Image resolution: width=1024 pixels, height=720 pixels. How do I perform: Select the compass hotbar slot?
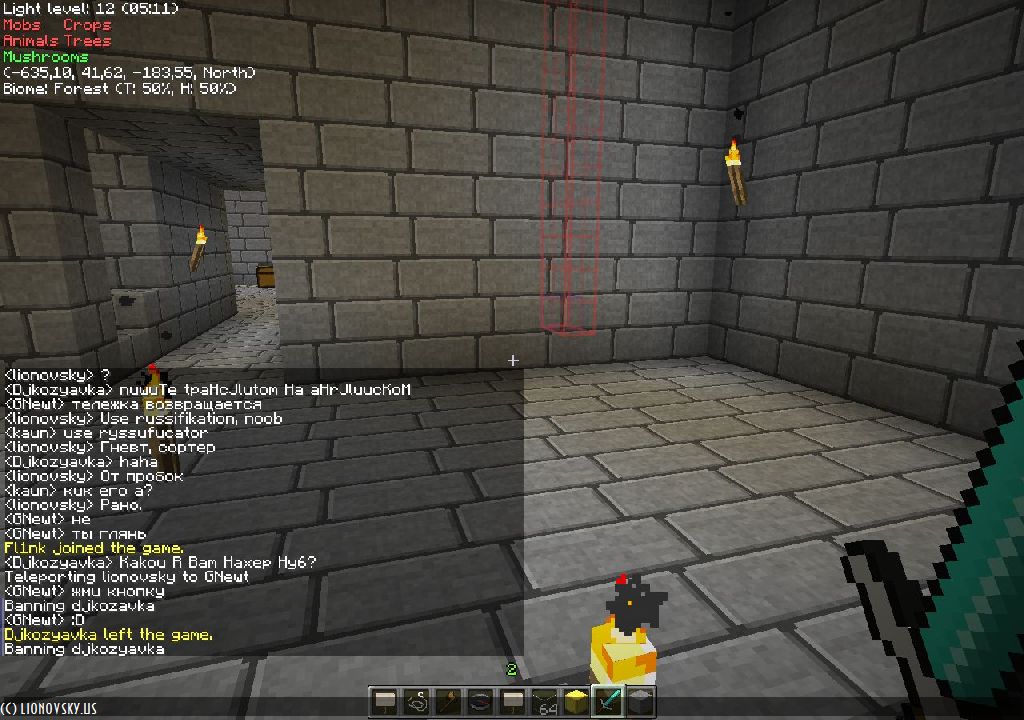(480, 701)
